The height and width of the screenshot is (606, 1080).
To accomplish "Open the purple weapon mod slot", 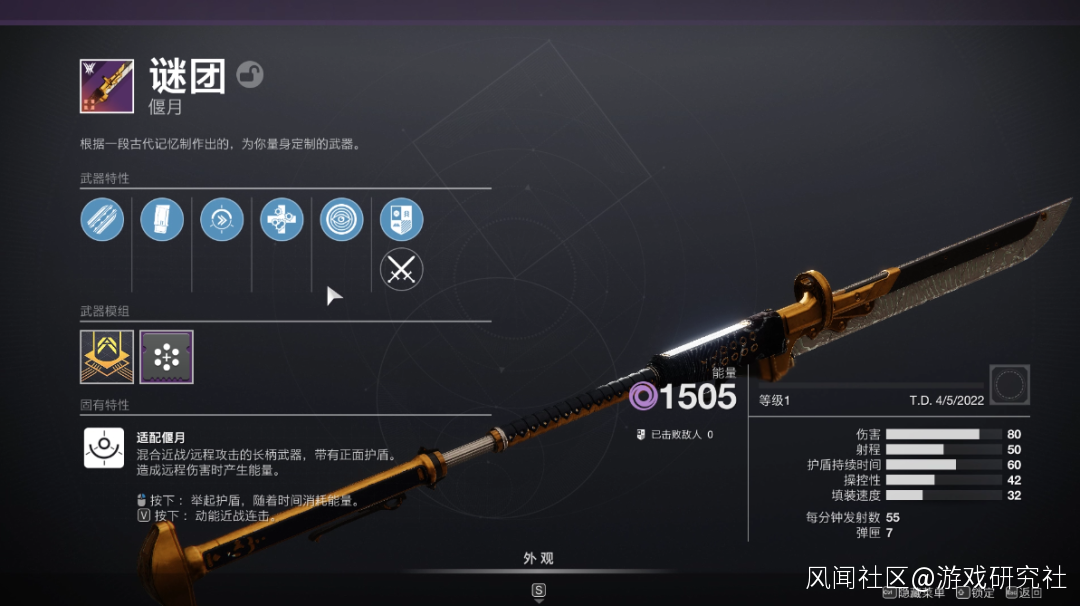I will click(x=166, y=357).
